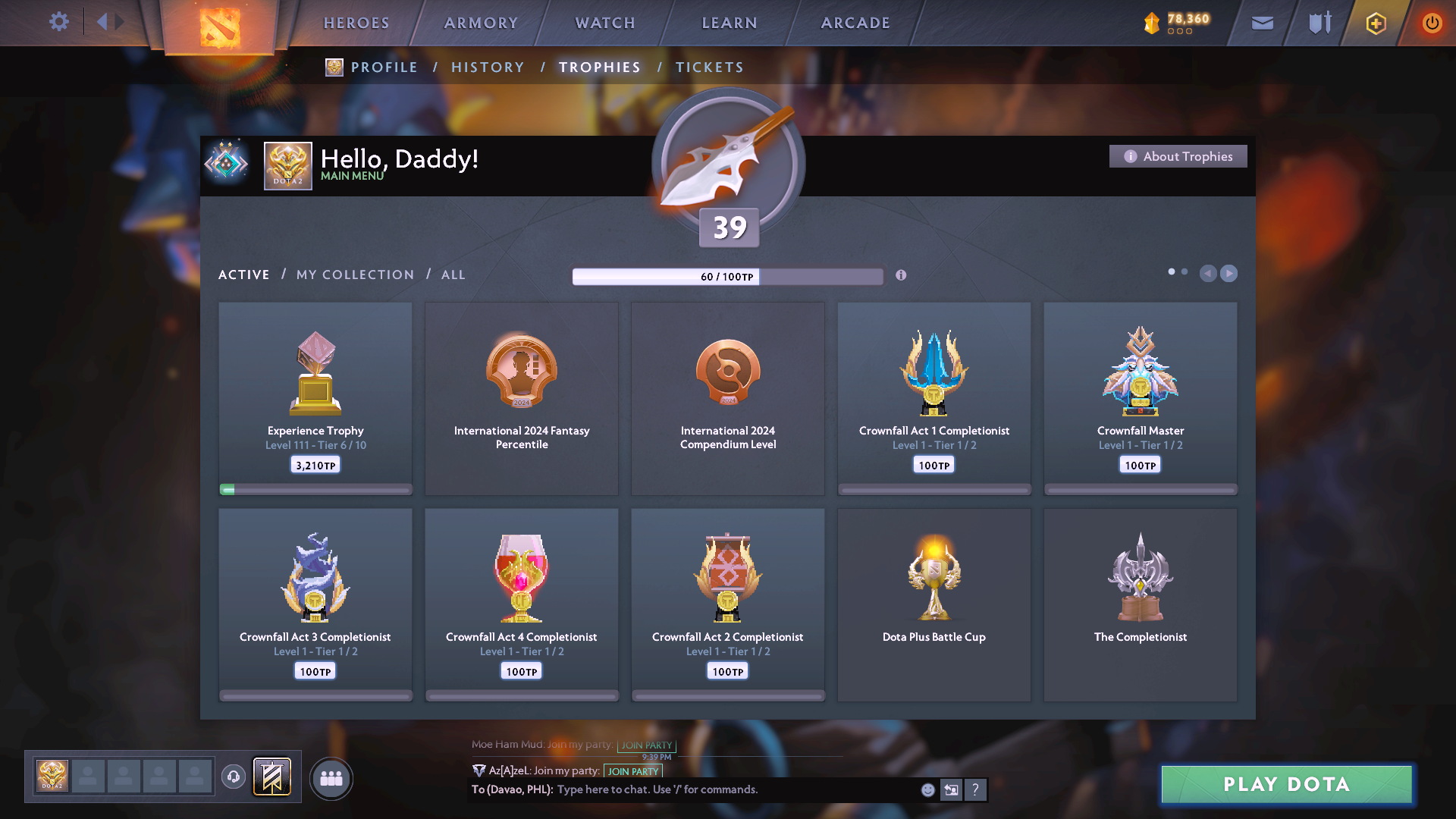1456x819 pixels.
Task: Open the Arcade menu
Action: point(855,23)
